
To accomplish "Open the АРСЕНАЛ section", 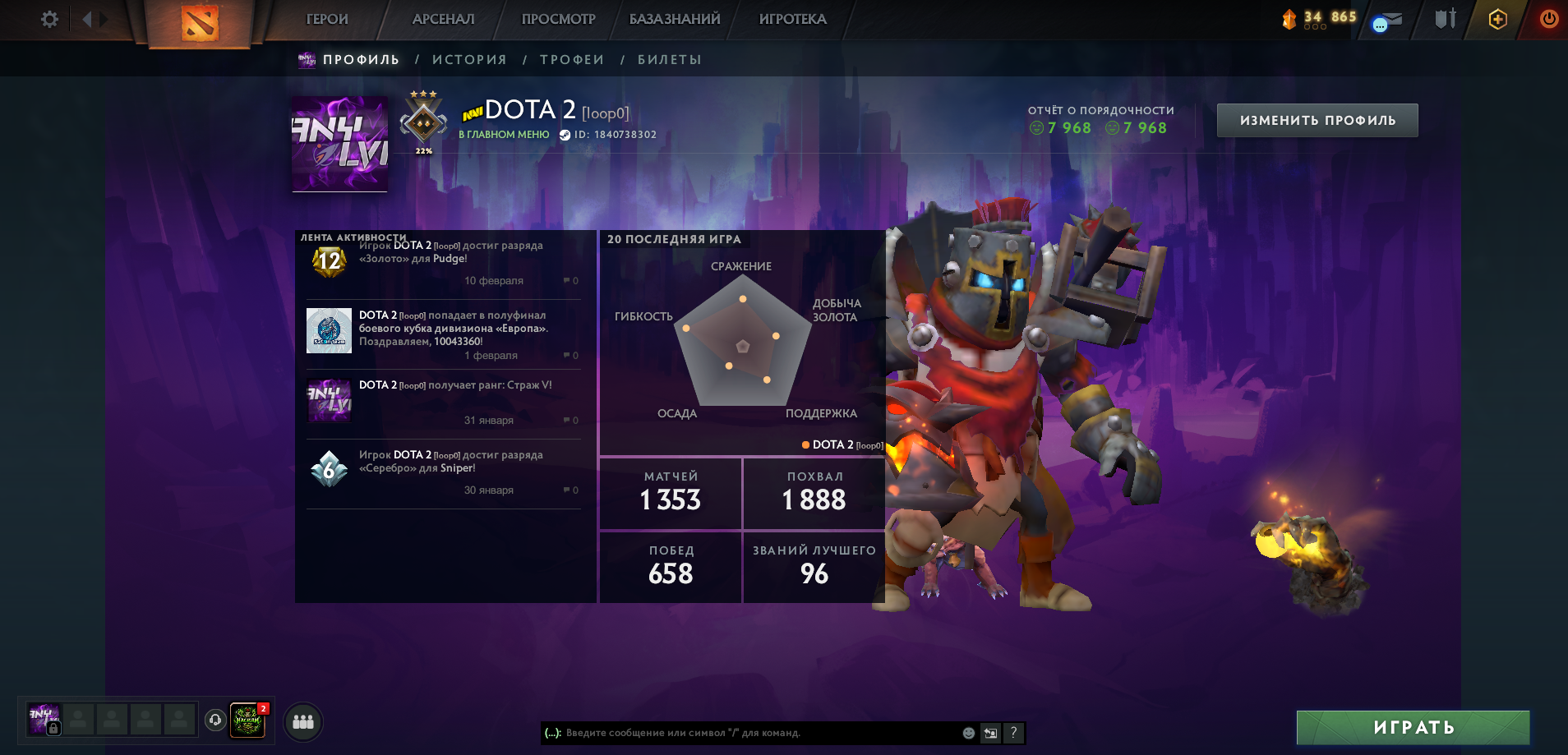I will [442, 19].
